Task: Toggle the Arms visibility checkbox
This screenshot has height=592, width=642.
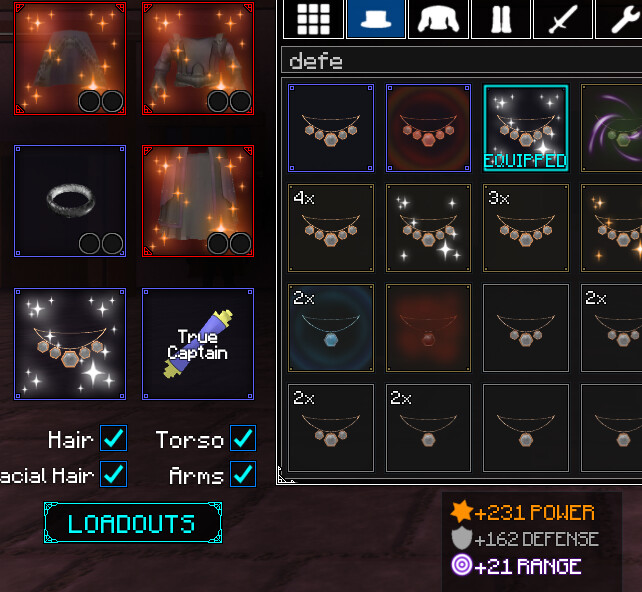Action: pyautogui.click(x=242, y=474)
